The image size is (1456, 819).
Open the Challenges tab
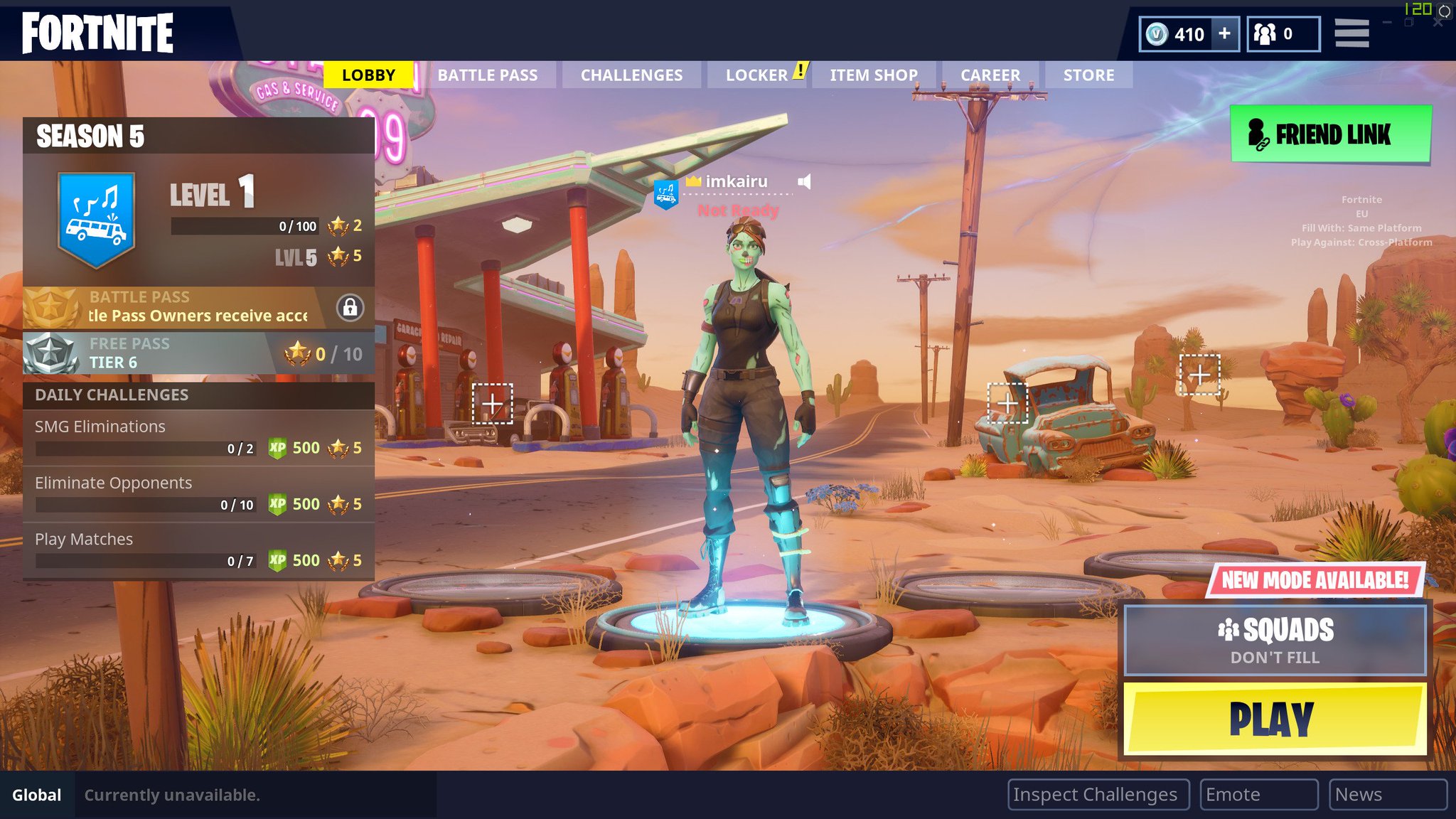tap(631, 75)
